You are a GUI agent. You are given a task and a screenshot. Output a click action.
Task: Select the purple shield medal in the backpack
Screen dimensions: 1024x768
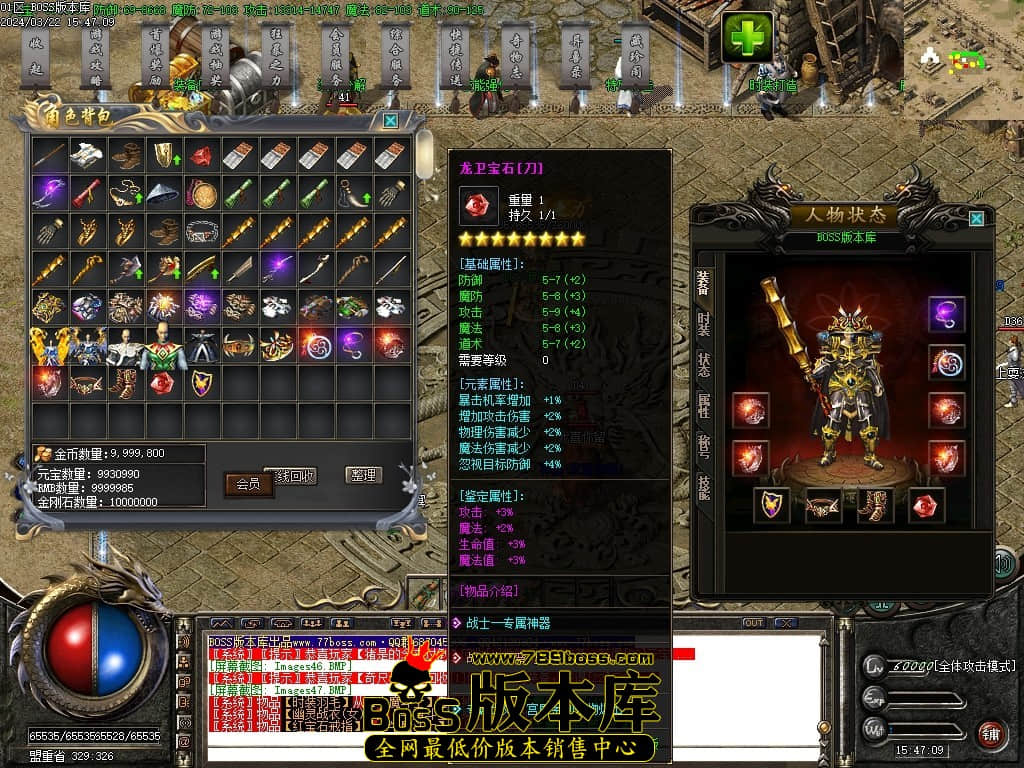[201, 382]
